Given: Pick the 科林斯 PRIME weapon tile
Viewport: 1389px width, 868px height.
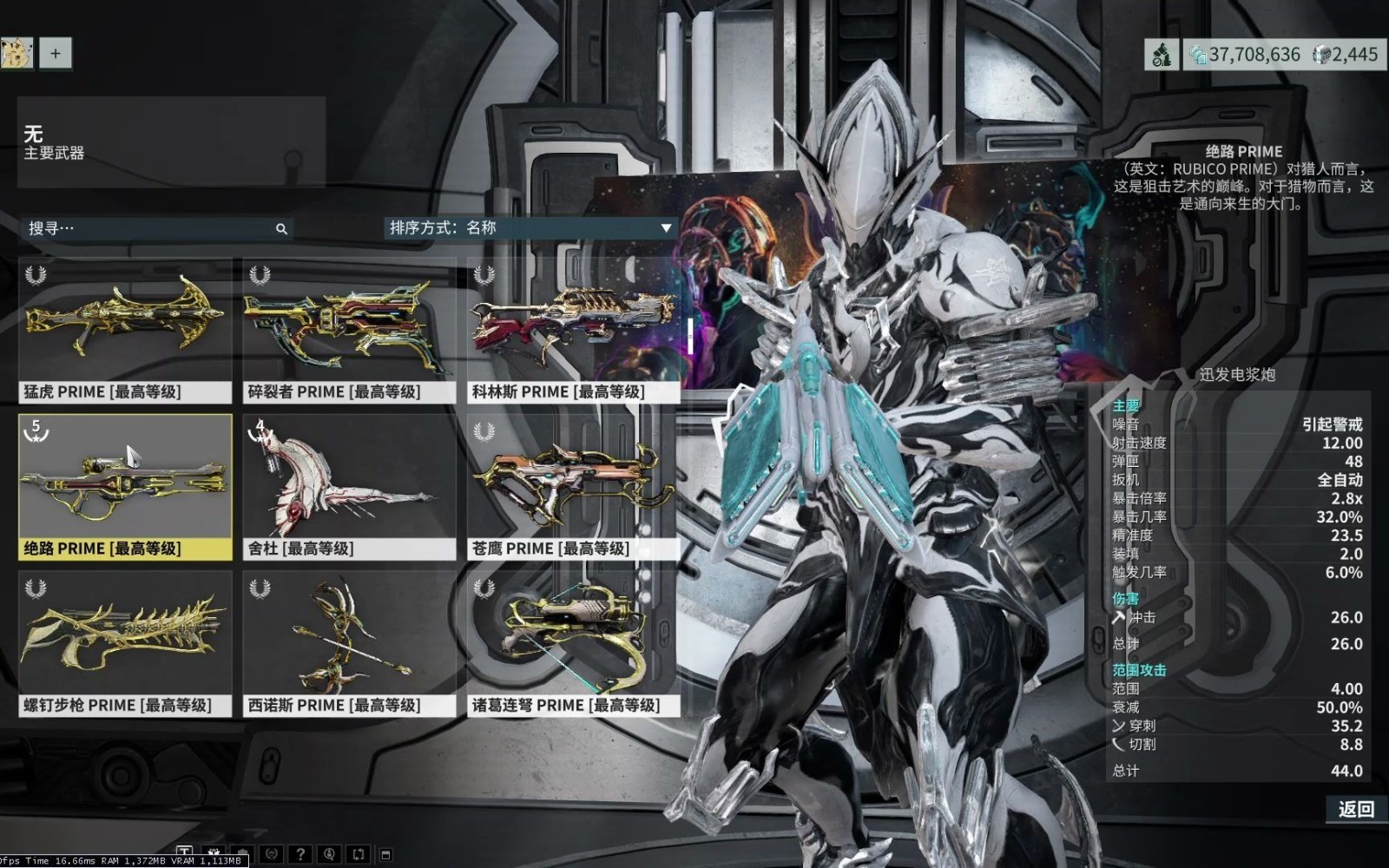Looking at the screenshot, I should (x=573, y=331).
